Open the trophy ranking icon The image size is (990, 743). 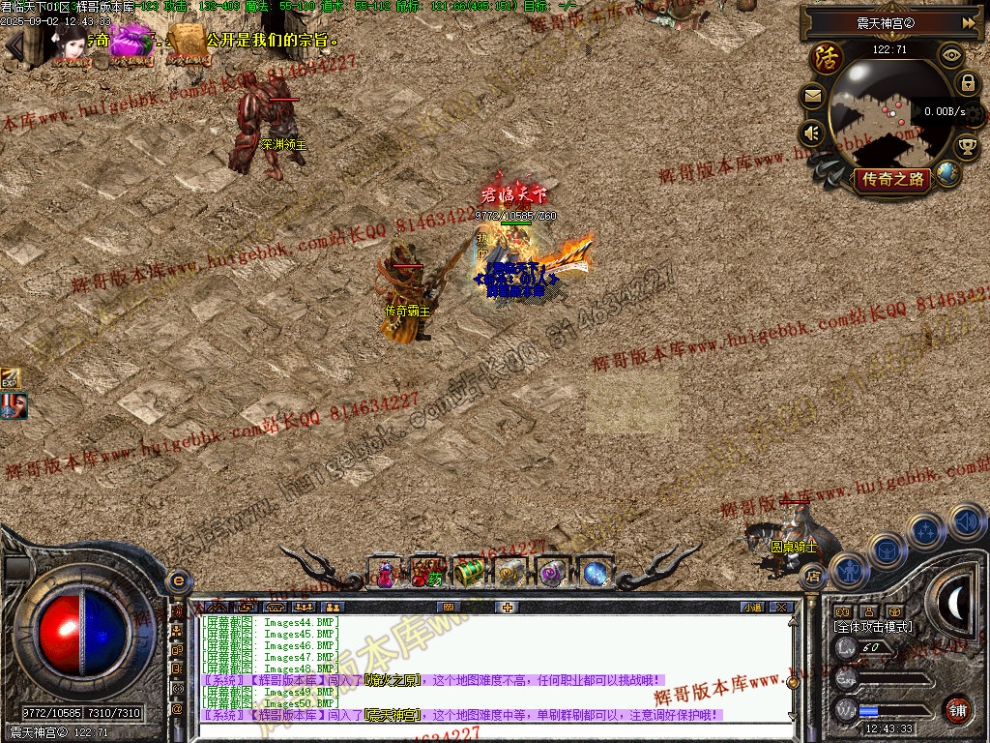[967, 147]
